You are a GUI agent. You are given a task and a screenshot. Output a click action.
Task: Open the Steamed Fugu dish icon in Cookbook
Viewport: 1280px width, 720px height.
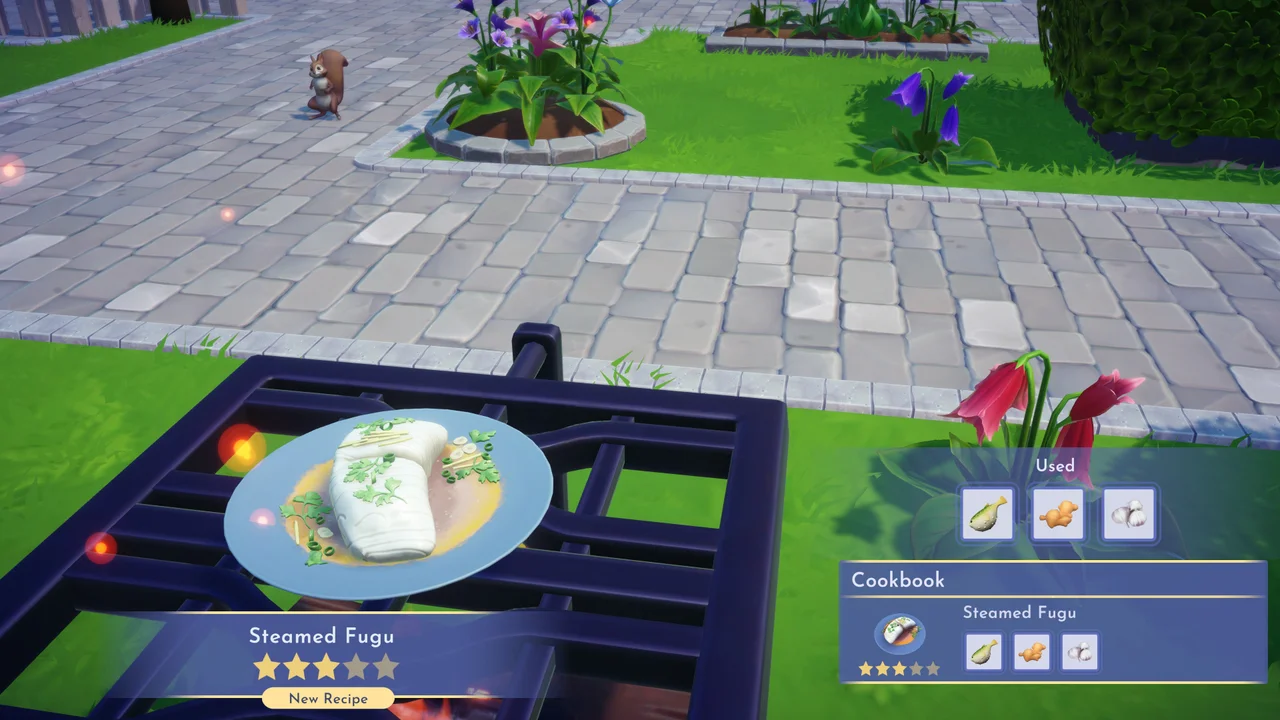tap(899, 634)
